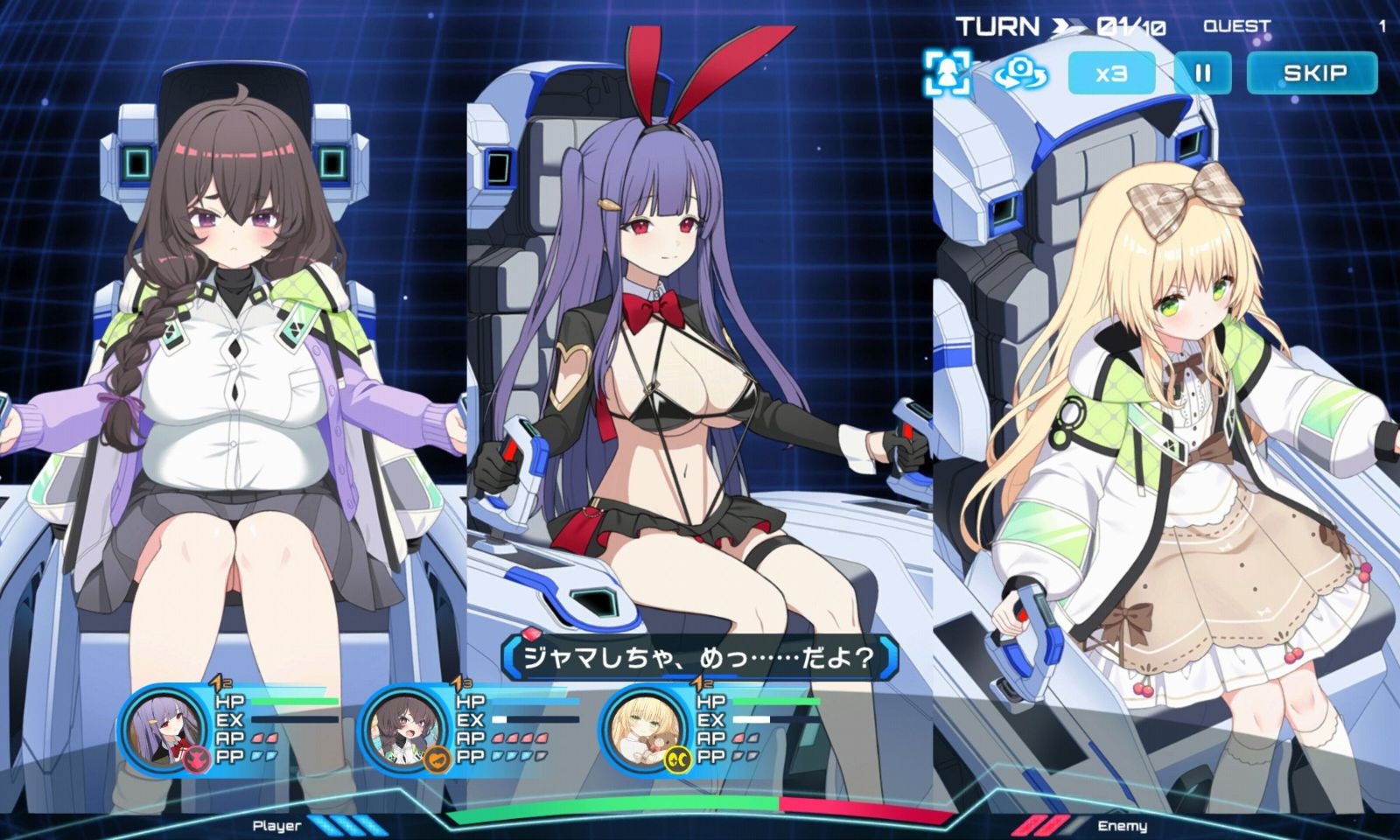Click the camera rotate icon
This screenshot has height=840, width=1400.
click(x=1019, y=72)
